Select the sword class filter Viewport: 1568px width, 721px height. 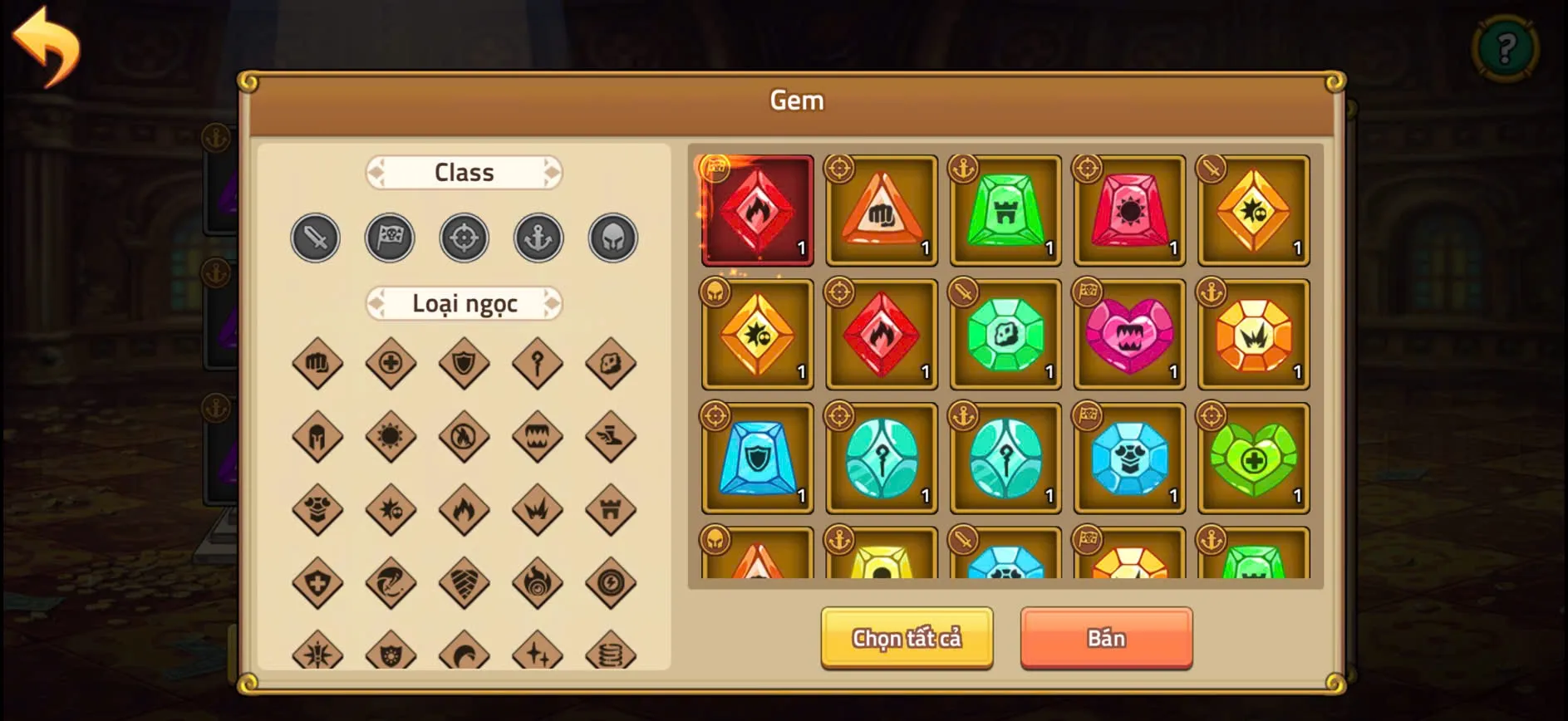coord(315,237)
